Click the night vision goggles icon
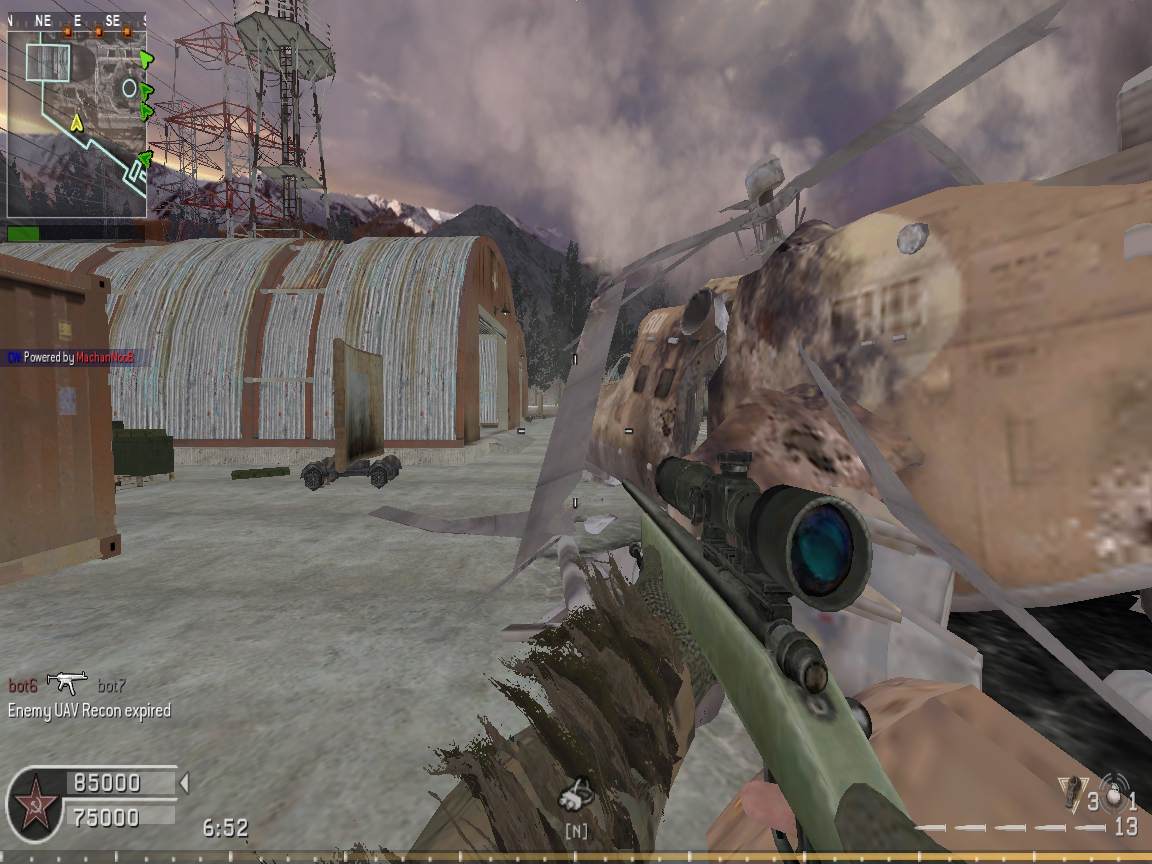This screenshot has height=864, width=1152. tap(576, 797)
